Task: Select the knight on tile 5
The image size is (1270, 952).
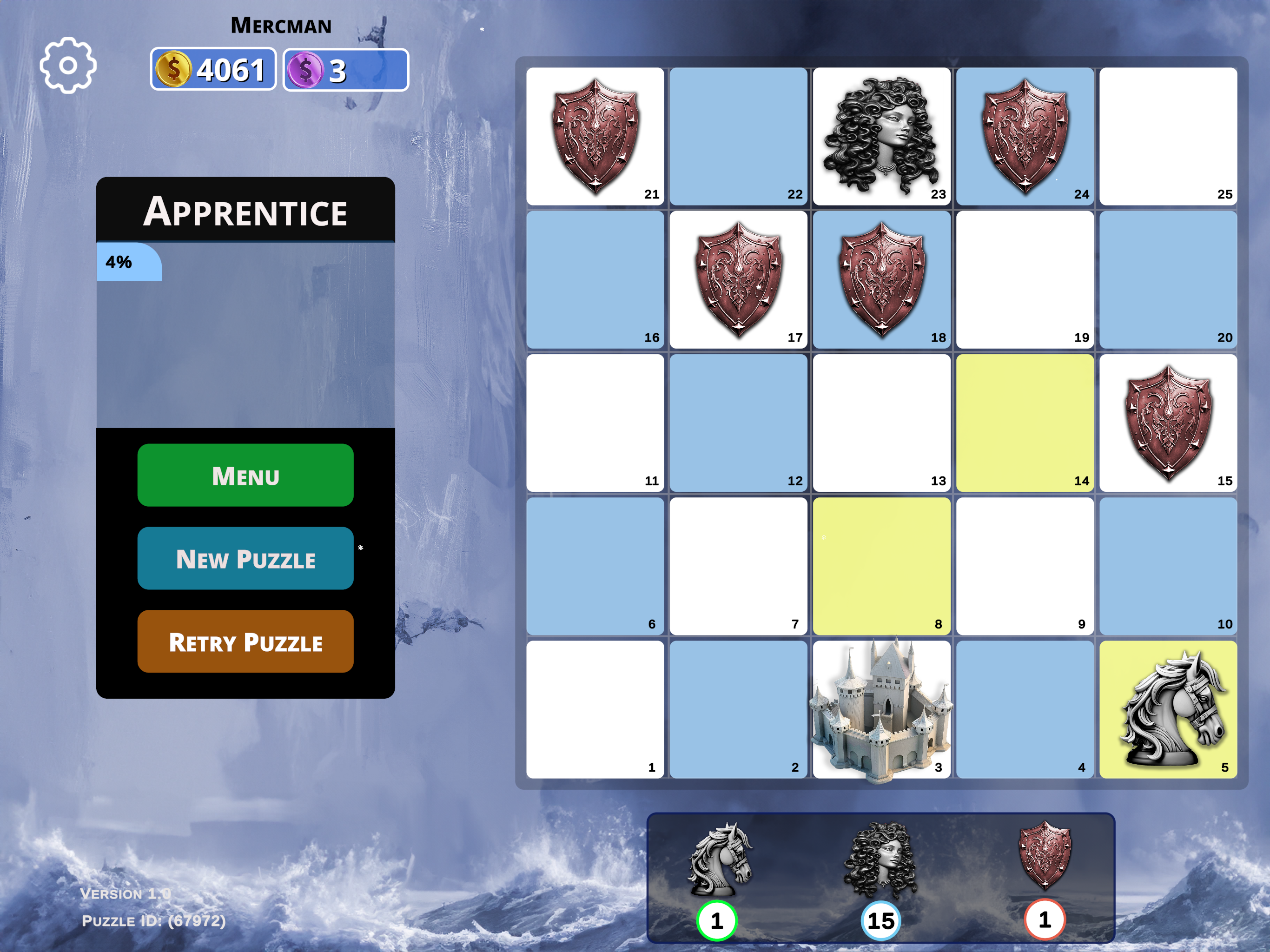Action: click(1168, 709)
